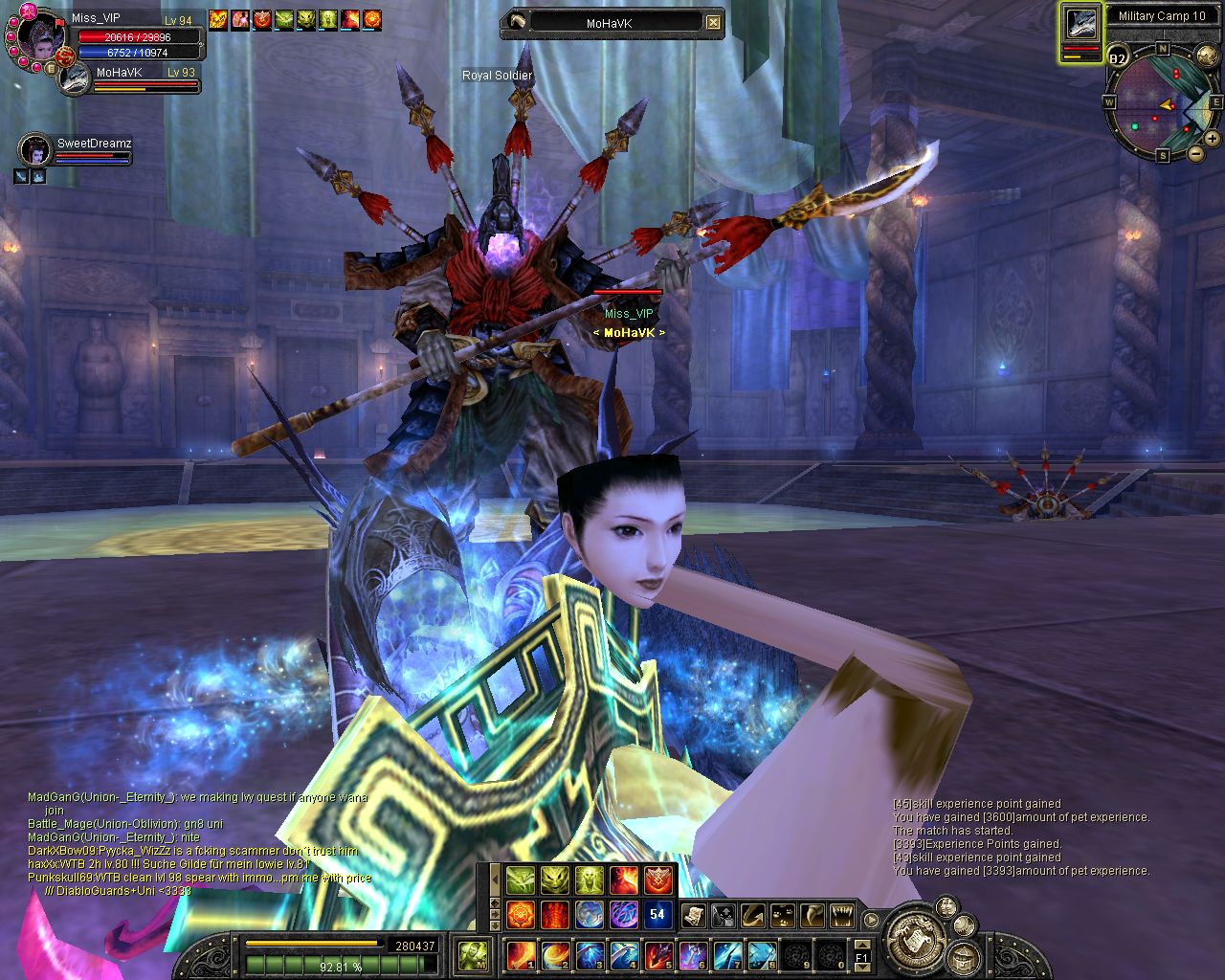The width and height of the screenshot is (1225, 980).
Task: Click the minimap zoom-in plus button
Action: coord(1212,139)
